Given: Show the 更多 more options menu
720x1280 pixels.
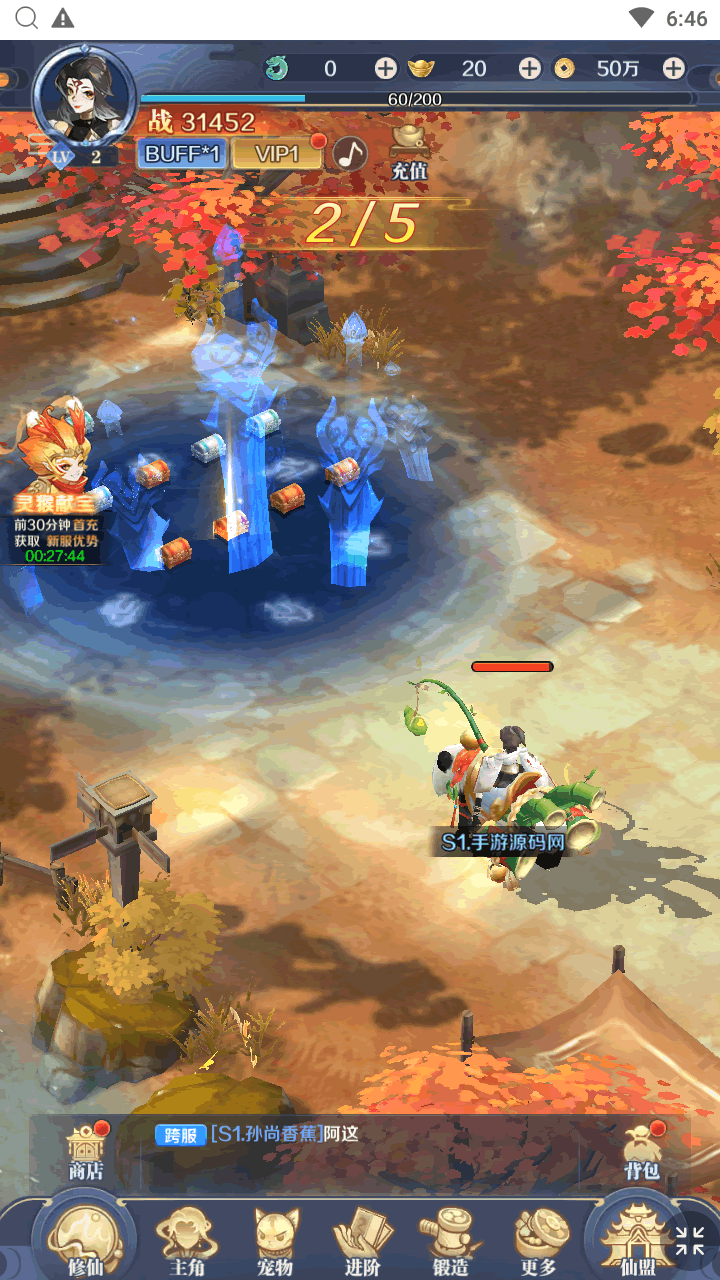Looking at the screenshot, I should click(x=538, y=1240).
